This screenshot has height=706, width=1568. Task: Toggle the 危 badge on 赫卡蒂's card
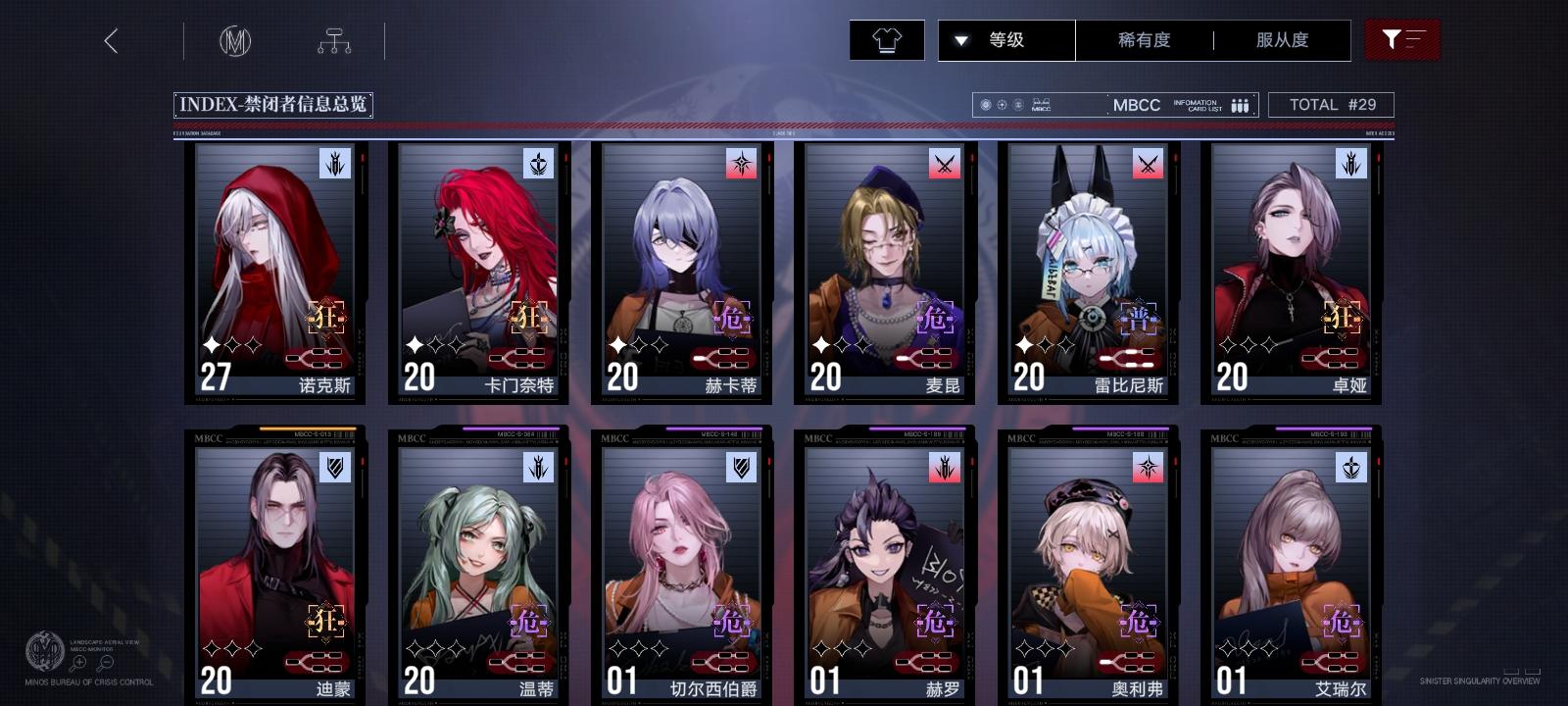[x=733, y=319]
